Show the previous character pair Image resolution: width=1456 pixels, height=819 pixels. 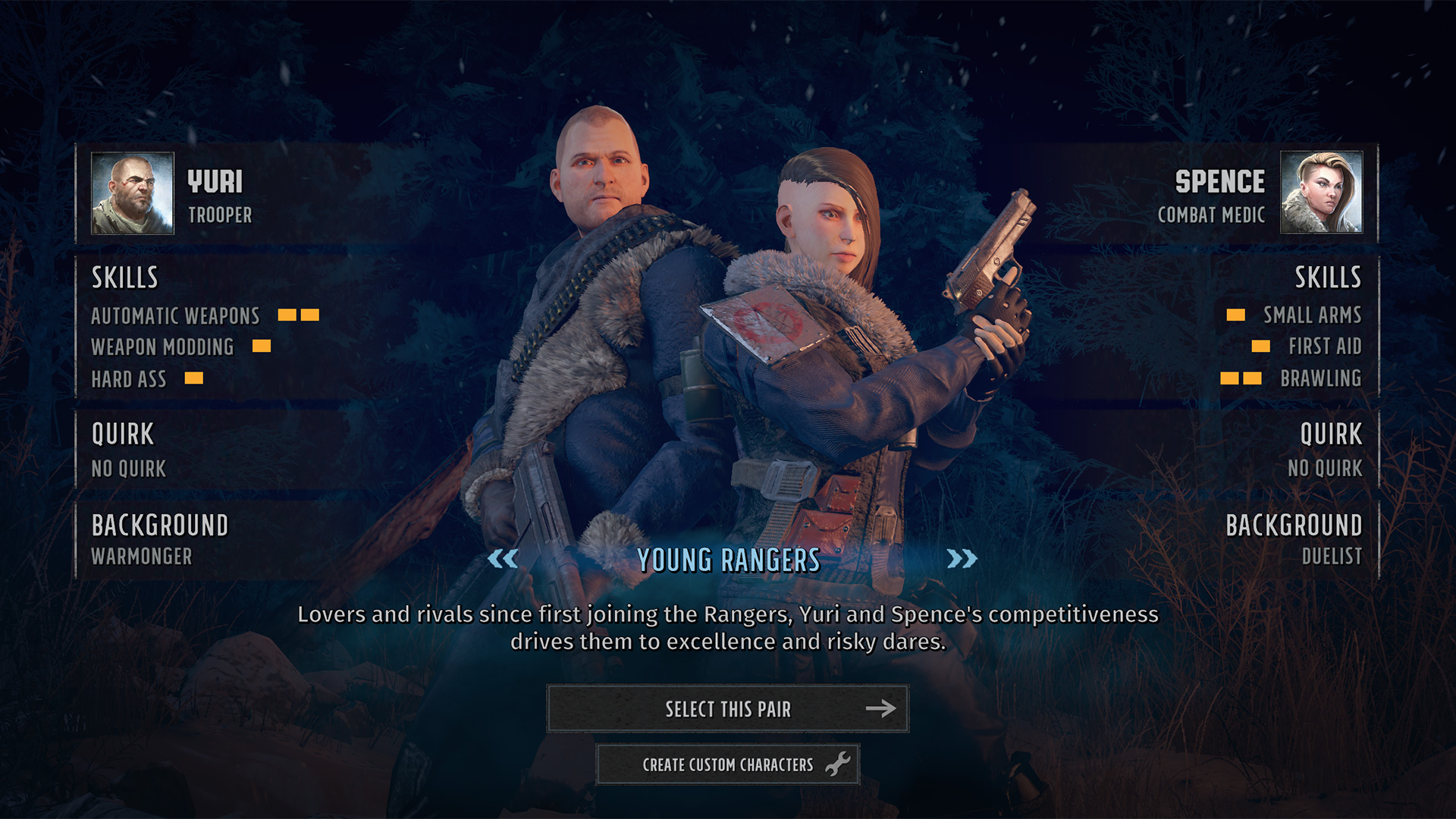(503, 560)
